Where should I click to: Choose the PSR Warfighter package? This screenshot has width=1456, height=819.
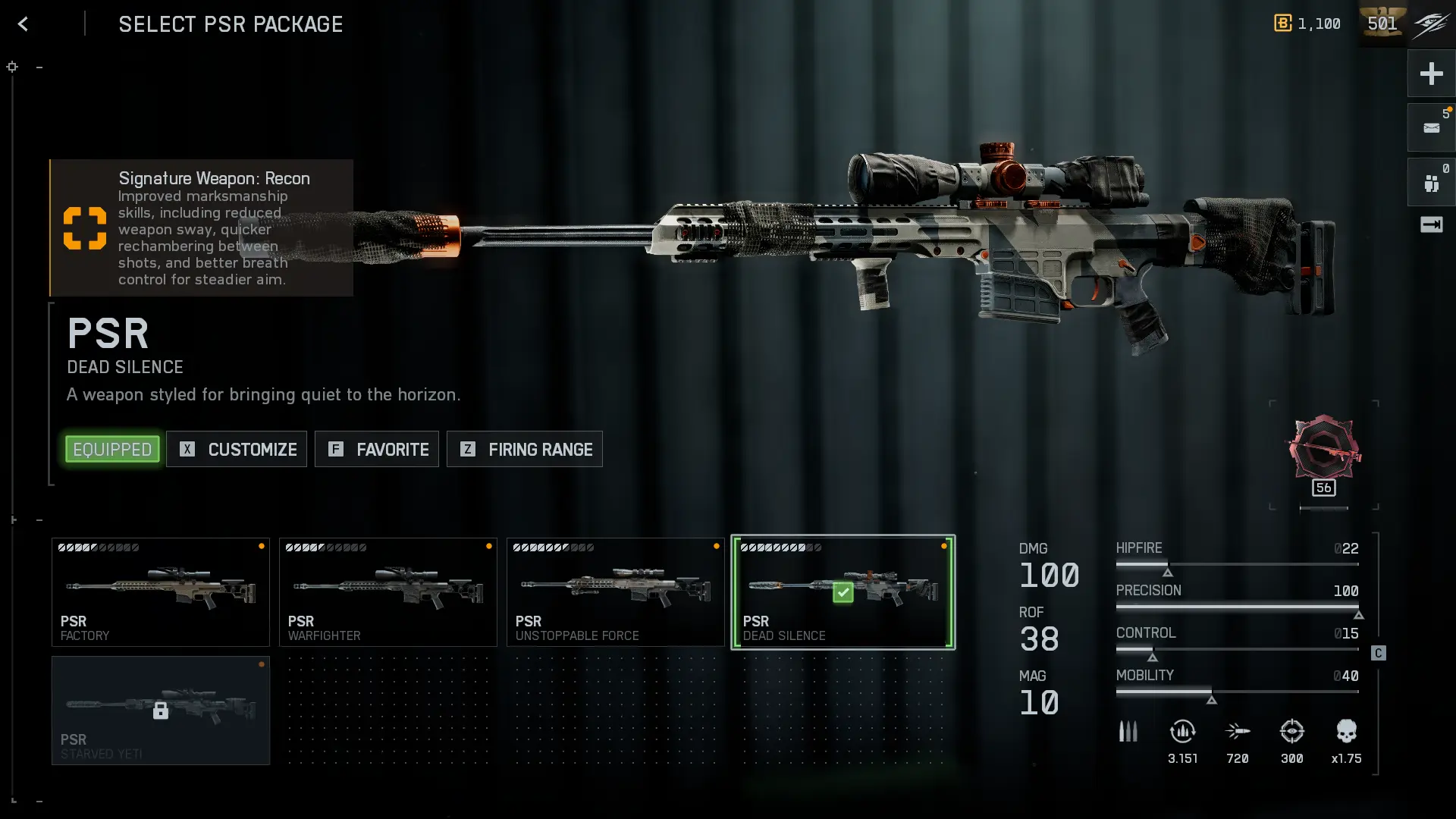[388, 592]
